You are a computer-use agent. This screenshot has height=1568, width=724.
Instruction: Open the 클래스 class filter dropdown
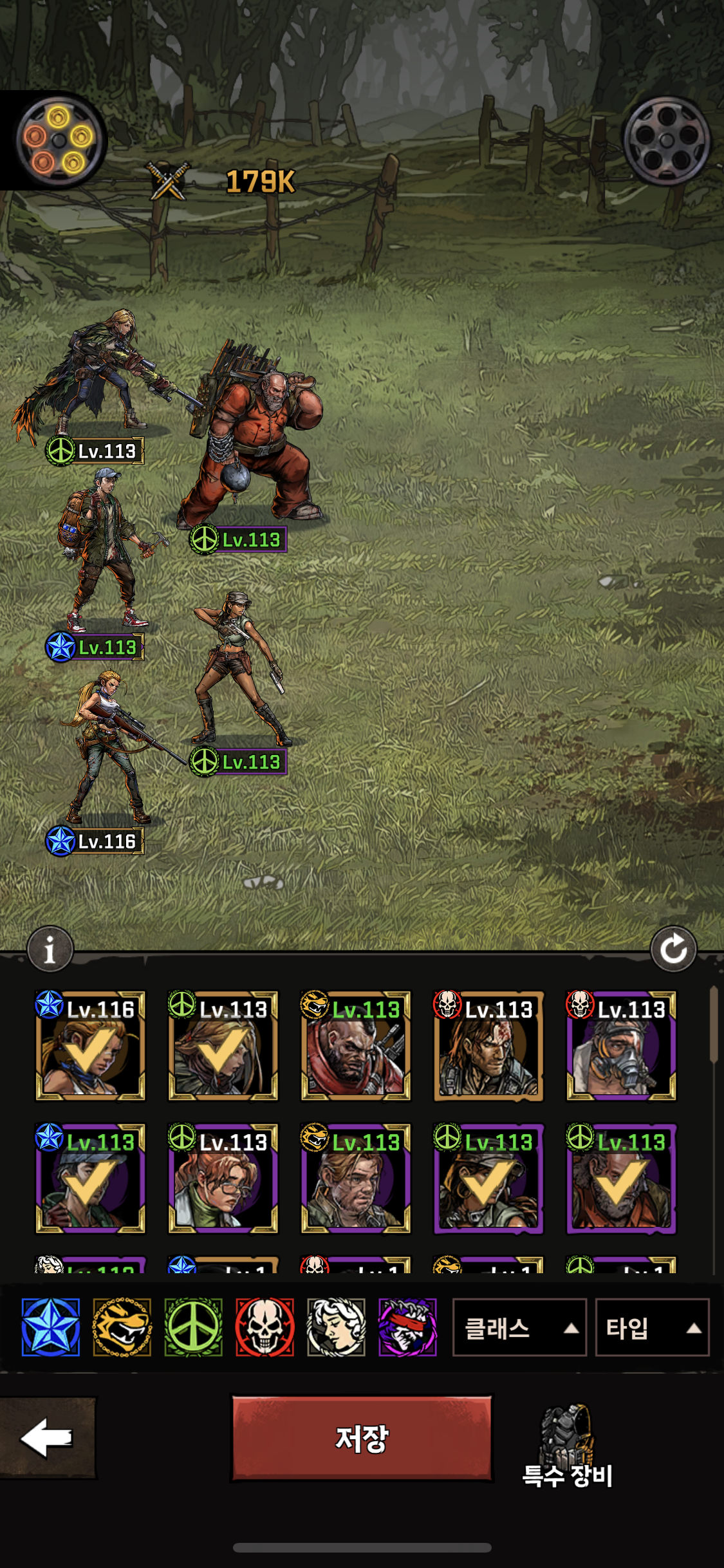[519, 1327]
